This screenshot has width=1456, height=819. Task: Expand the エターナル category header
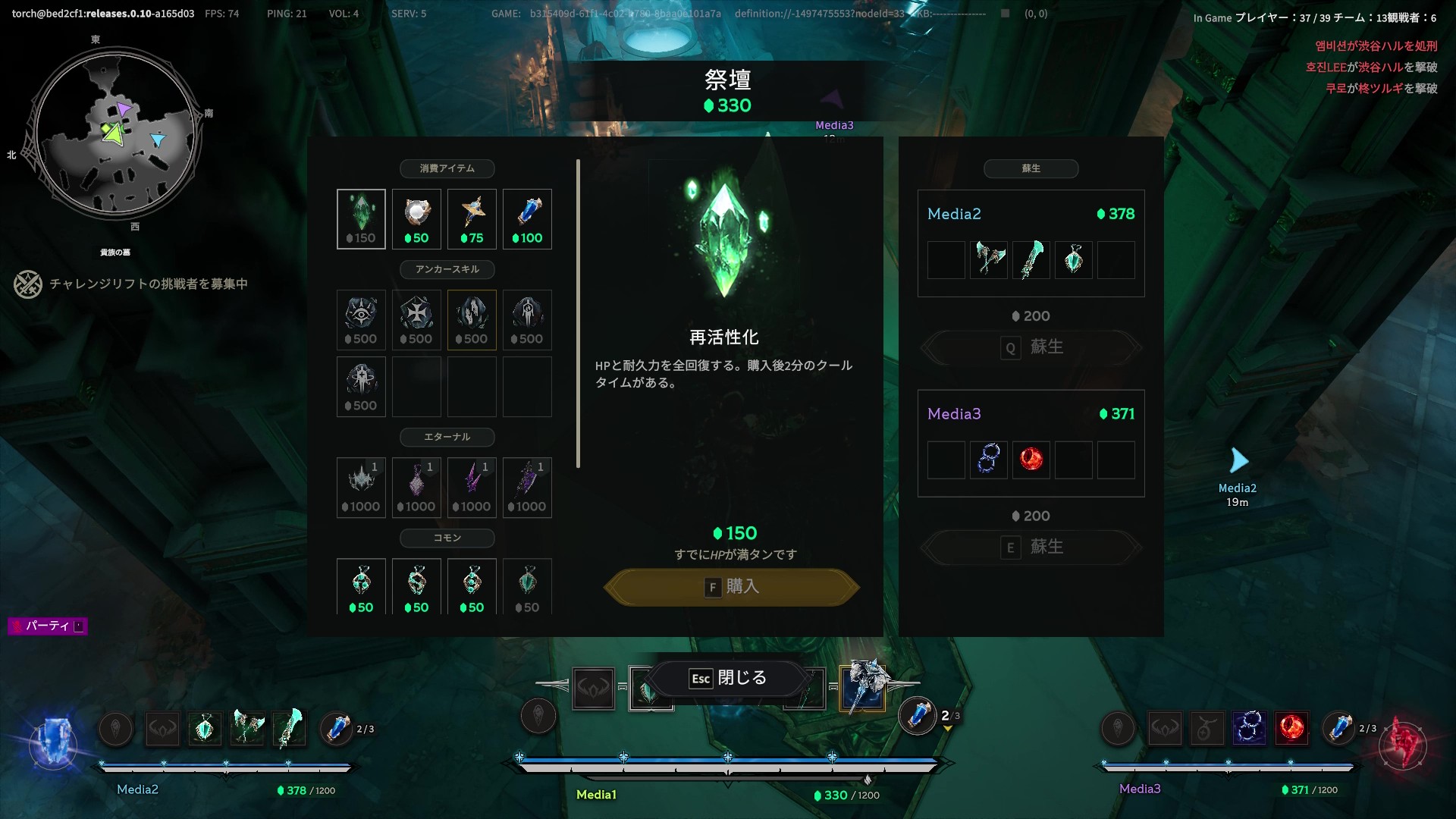pos(447,438)
